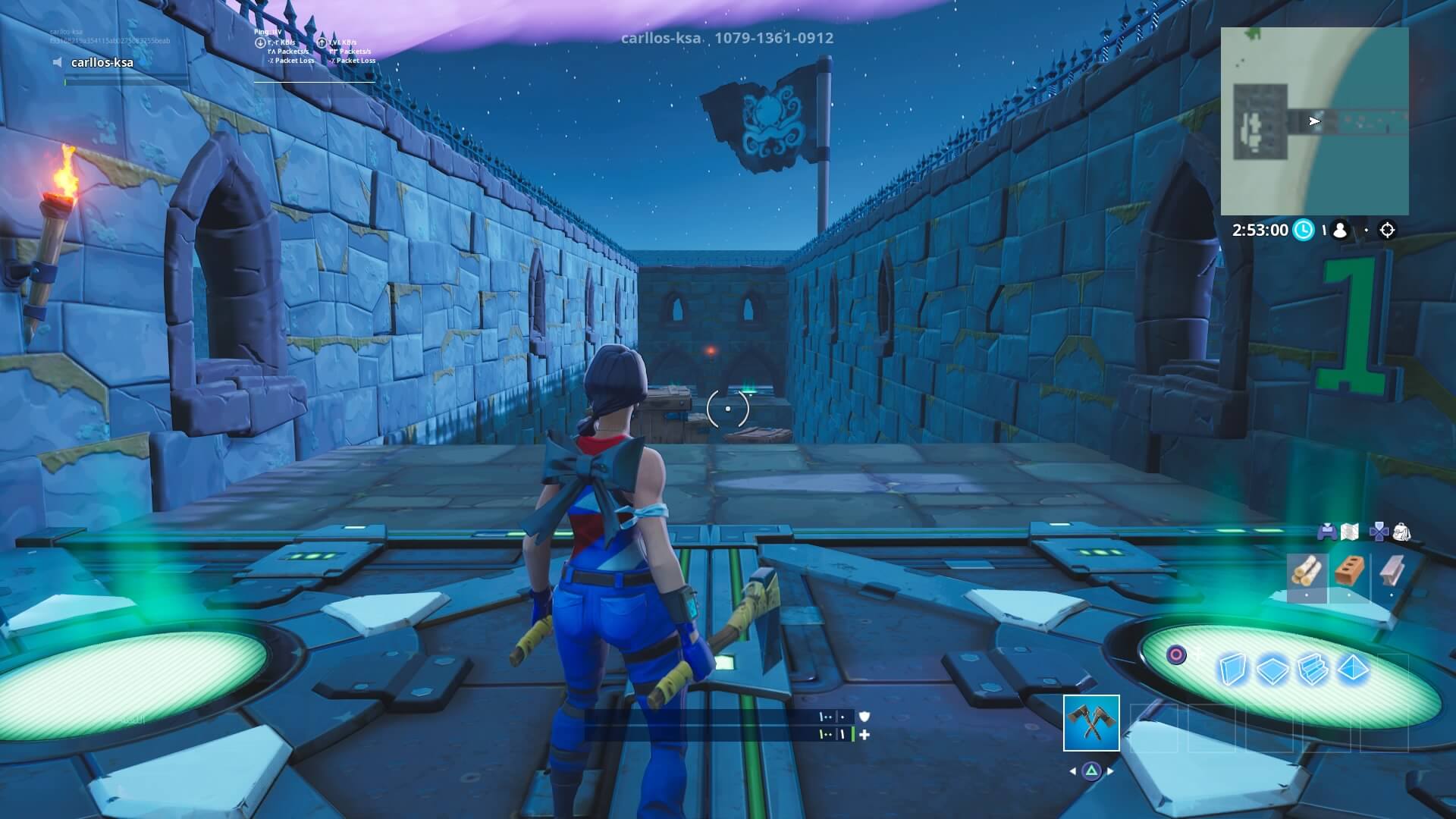Choose the stairs building piece
The height and width of the screenshot is (819, 1456).
pyautogui.click(x=1313, y=670)
